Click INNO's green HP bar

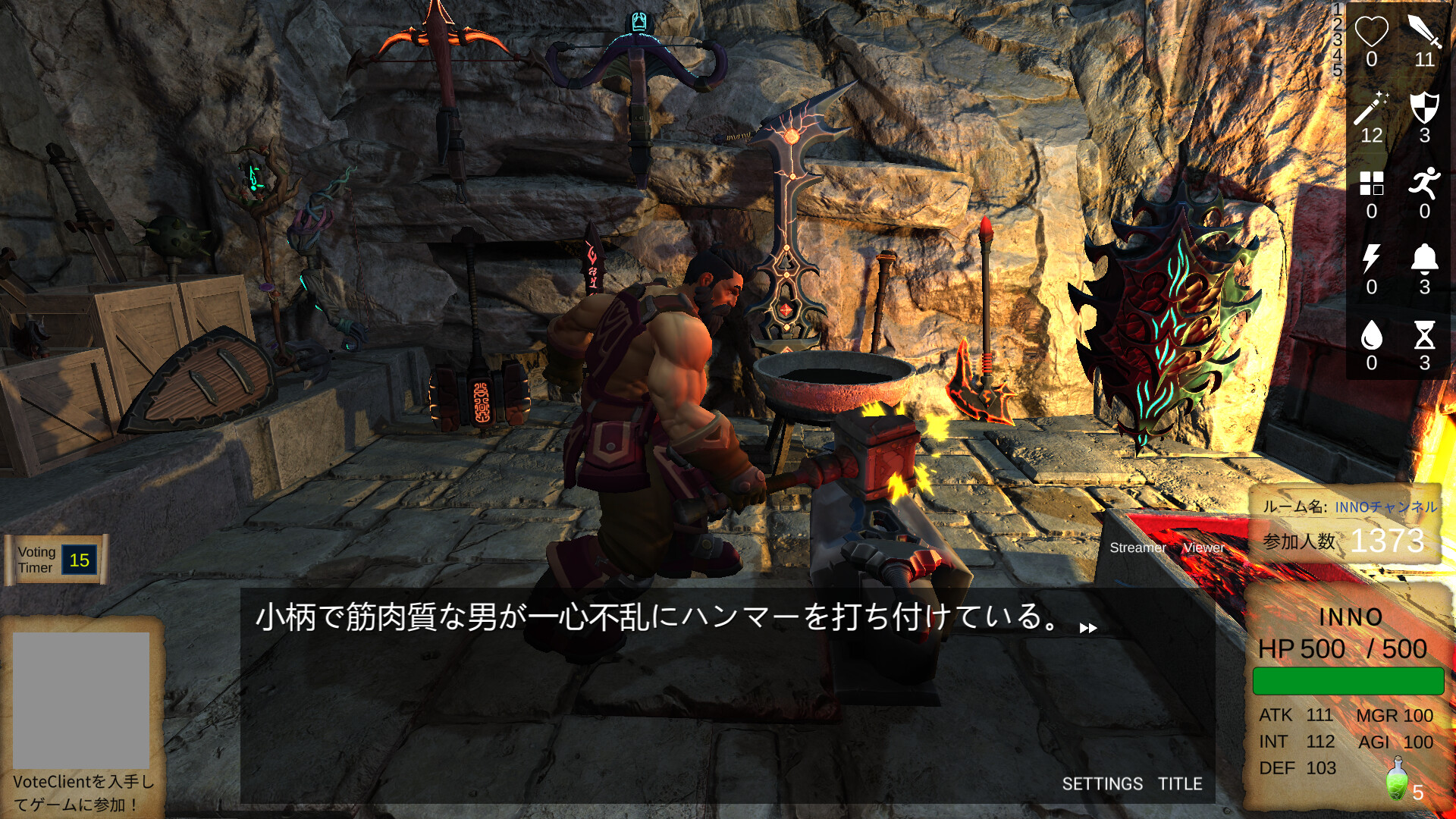(1347, 679)
